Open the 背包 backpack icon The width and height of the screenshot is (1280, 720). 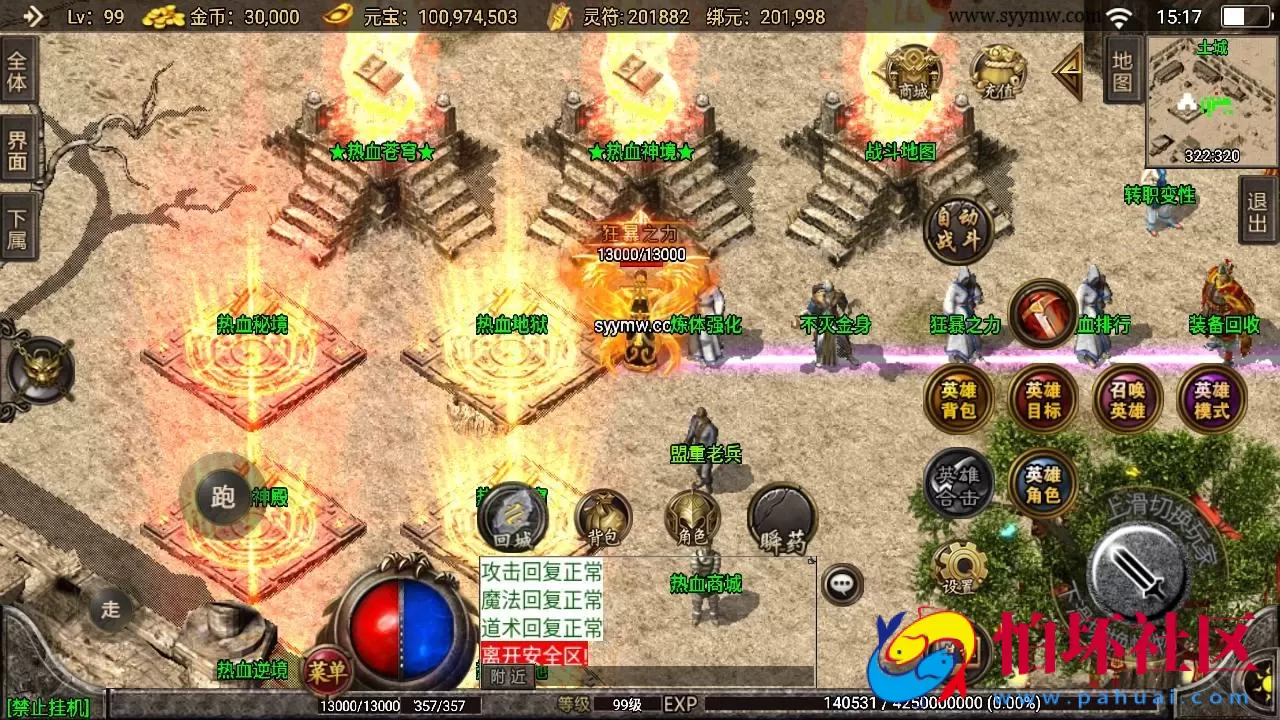point(602,518)
